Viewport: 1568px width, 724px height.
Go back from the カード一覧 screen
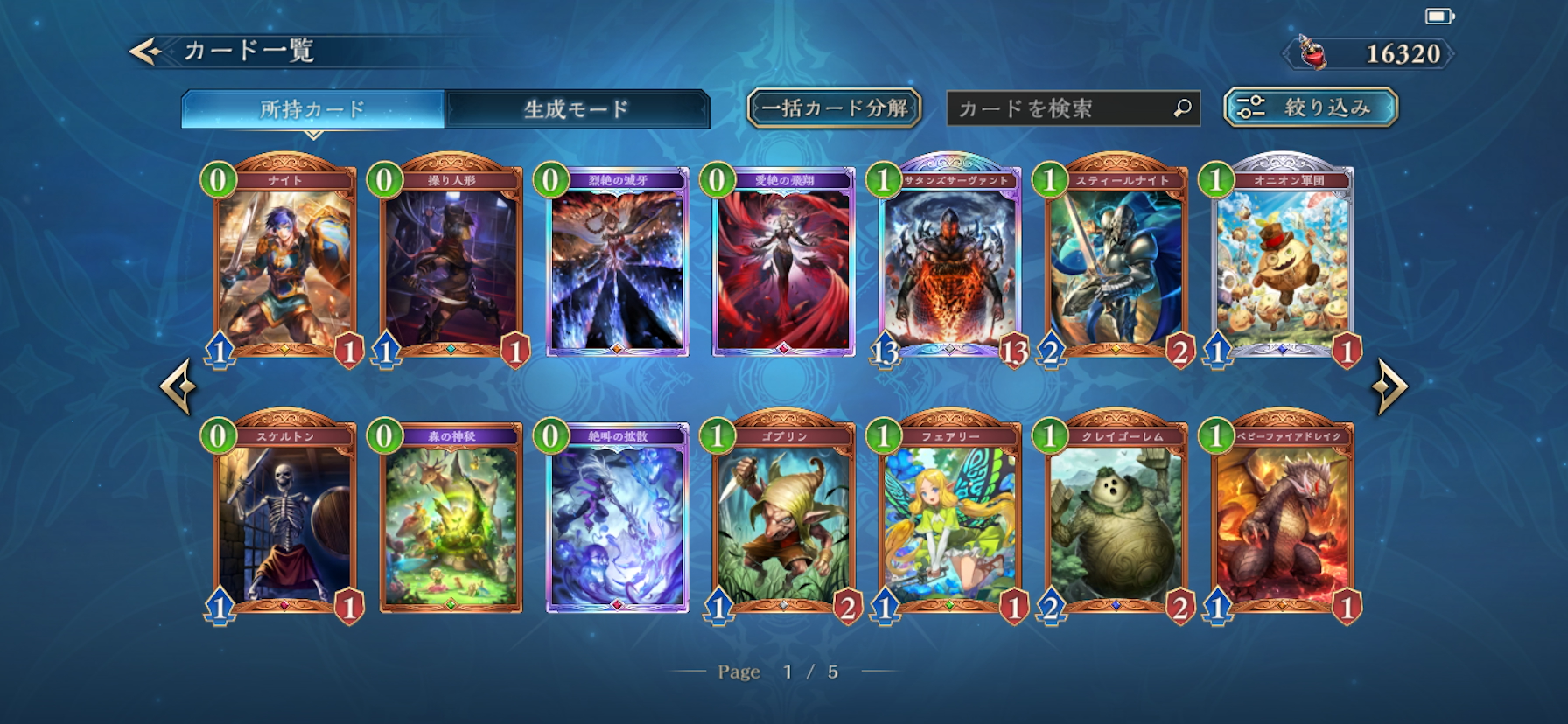(x=147, y=52)
